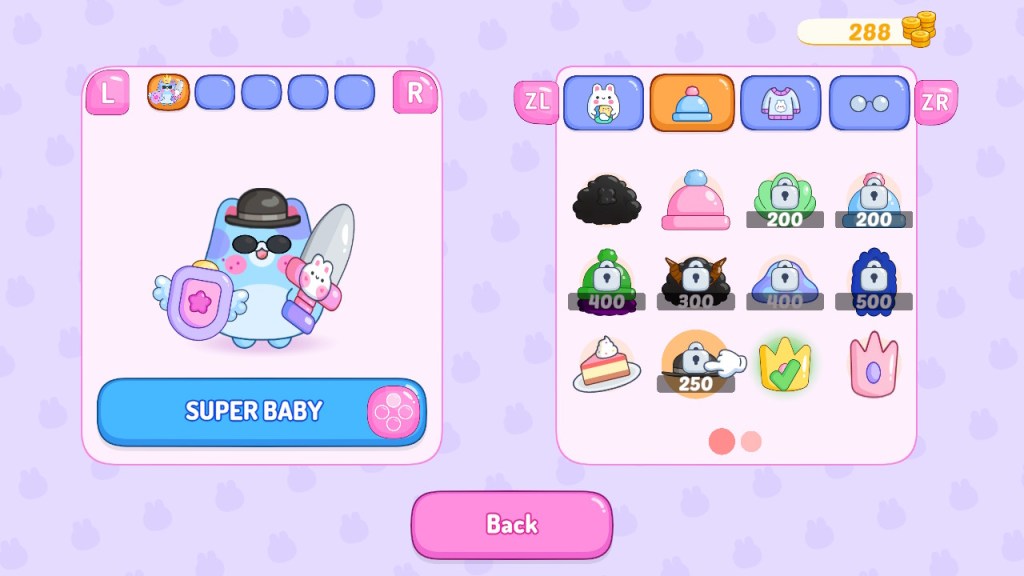The width and height of the screenshot is (1024, 576).
Task: Equip the cheesecake slice hat
Action: 606,363
